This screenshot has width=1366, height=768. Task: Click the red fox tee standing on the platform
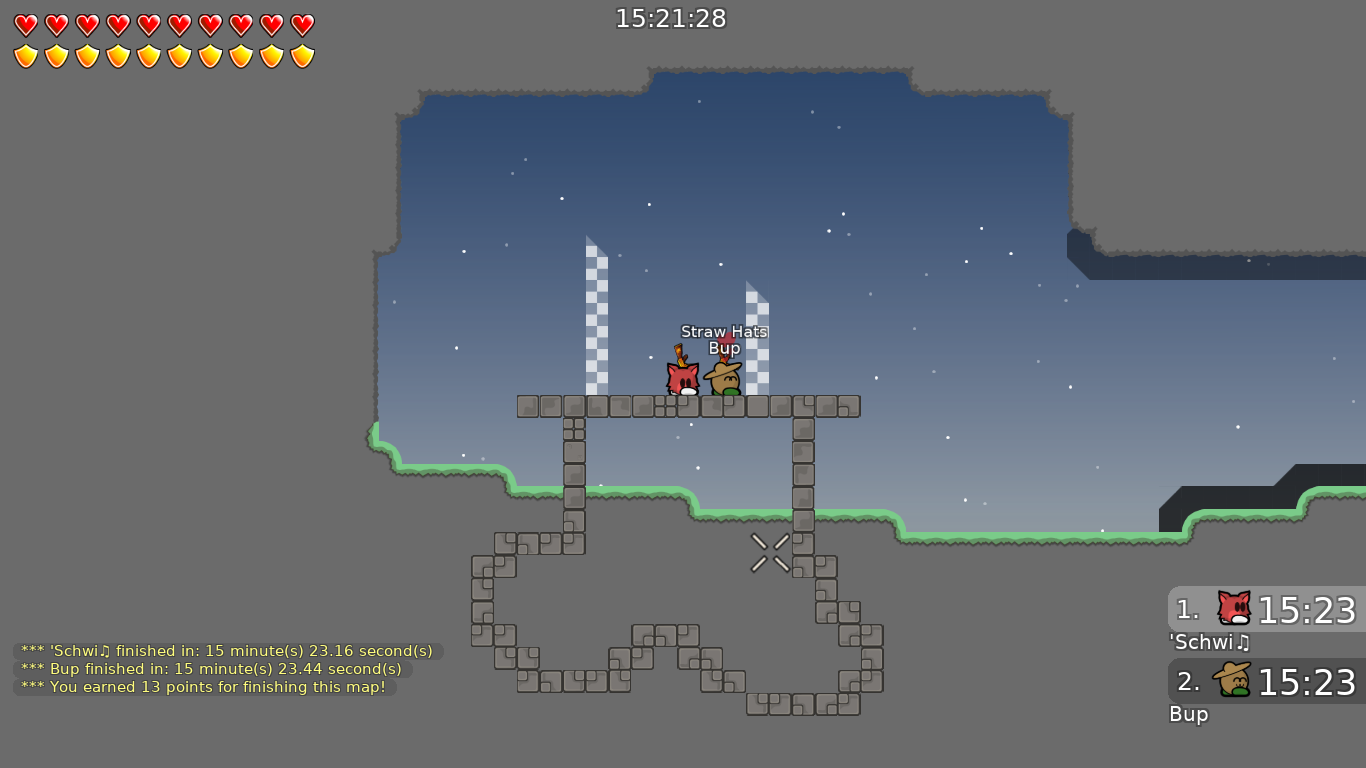[682, 380]
